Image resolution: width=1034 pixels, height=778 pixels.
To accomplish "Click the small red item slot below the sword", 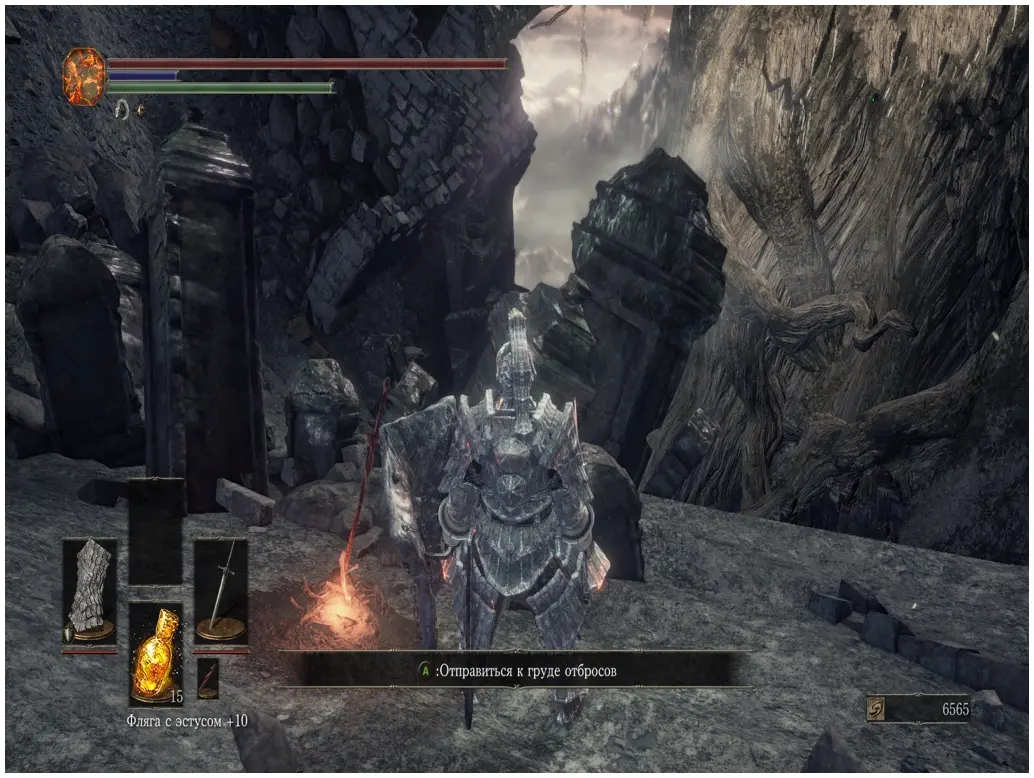I will pyautogui.click(x=208, y=677).
